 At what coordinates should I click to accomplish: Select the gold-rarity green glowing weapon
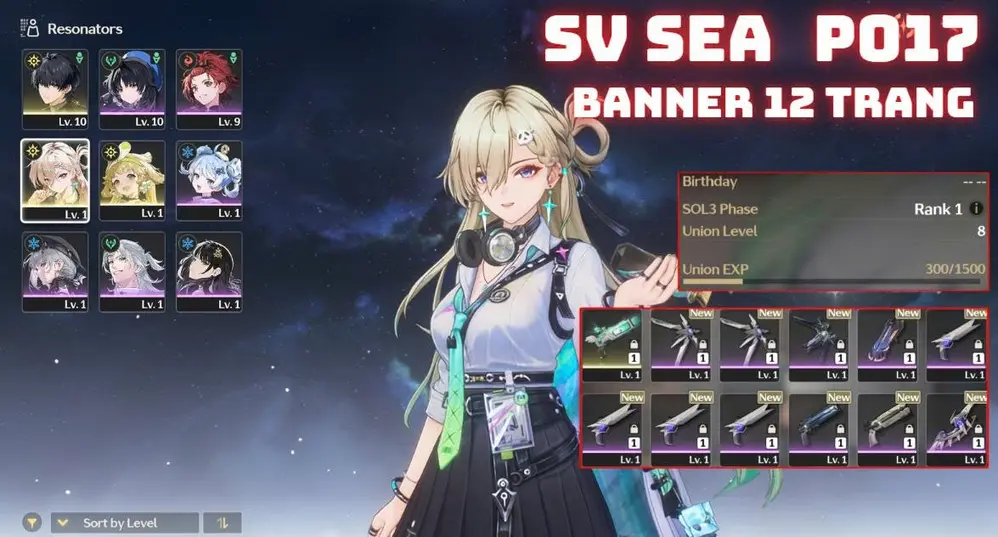coord(613,344)
